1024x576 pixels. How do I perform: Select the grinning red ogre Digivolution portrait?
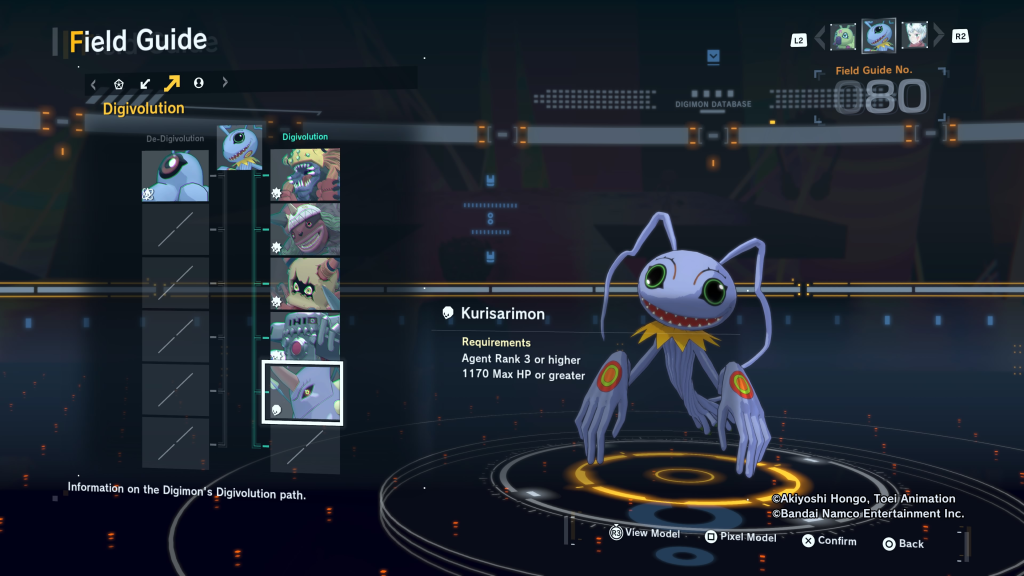point(305,229)
